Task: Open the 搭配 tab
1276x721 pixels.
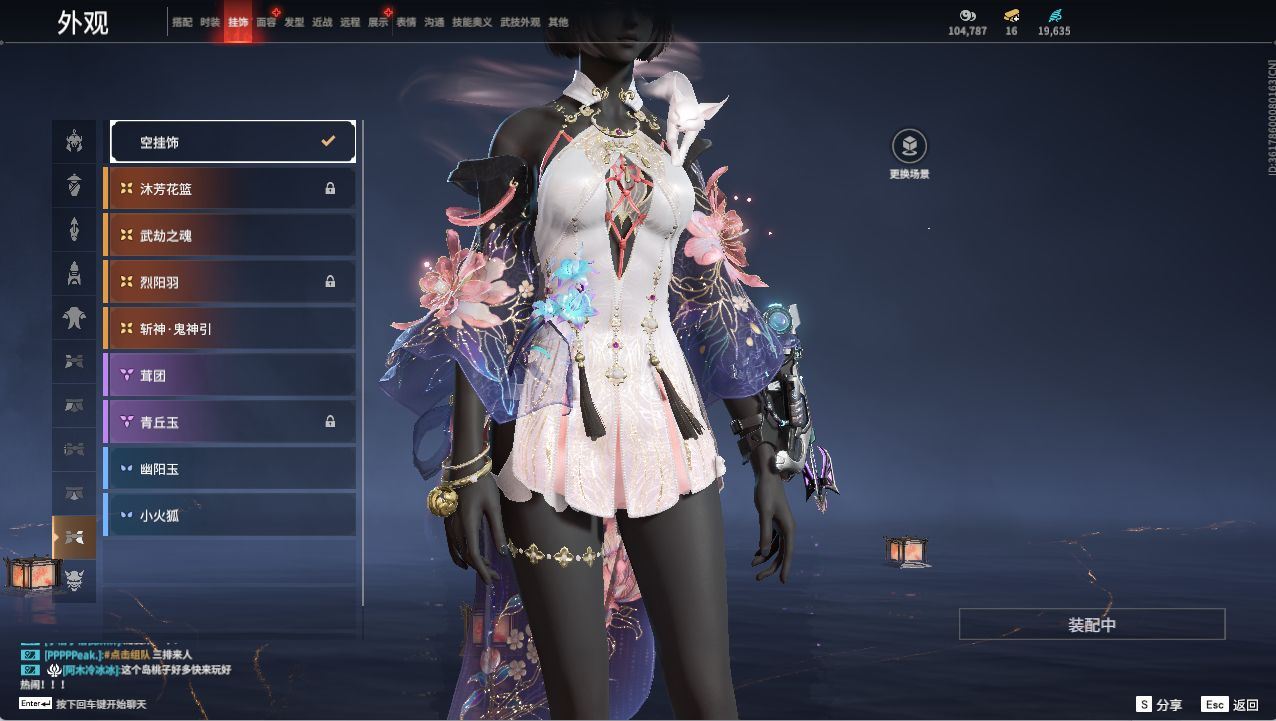Action: click(x=182, y=22)
